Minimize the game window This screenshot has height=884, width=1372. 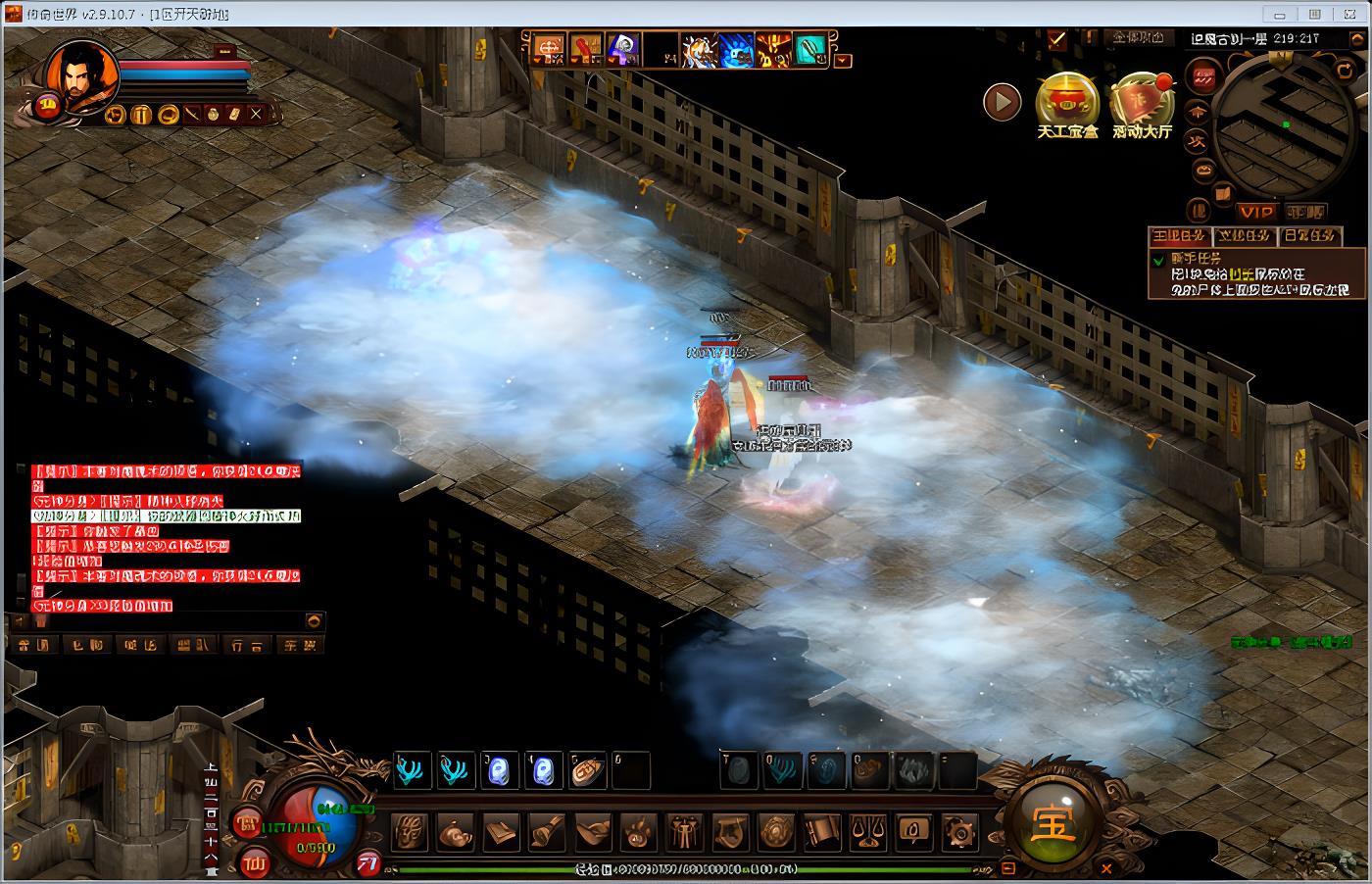point(1278,15)
